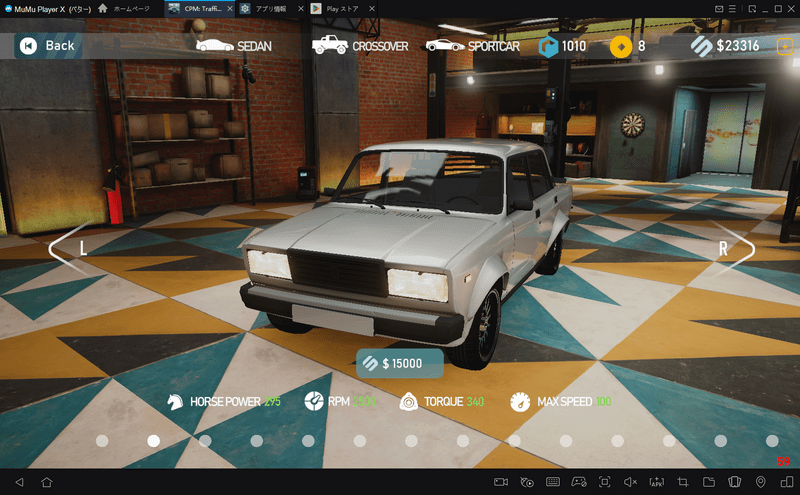Go back with the Back button
This screenshot has width=800, height=495.
[48, 45]
